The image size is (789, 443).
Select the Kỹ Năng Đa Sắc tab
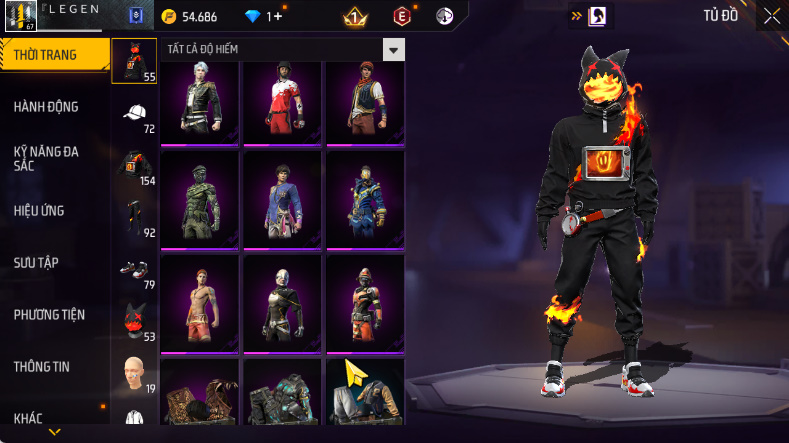point(46,158)
